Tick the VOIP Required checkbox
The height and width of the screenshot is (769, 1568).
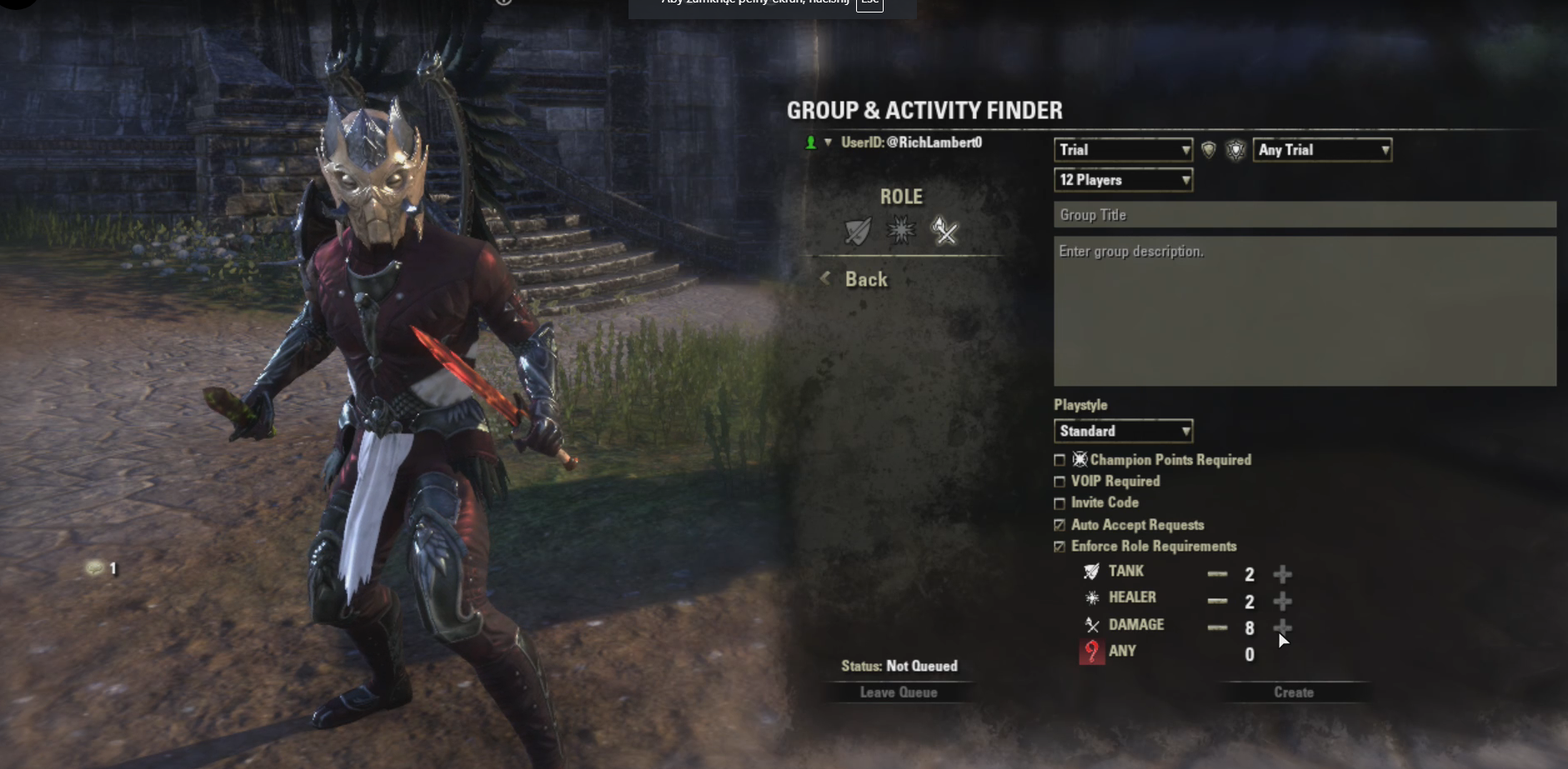(1060, 482)
